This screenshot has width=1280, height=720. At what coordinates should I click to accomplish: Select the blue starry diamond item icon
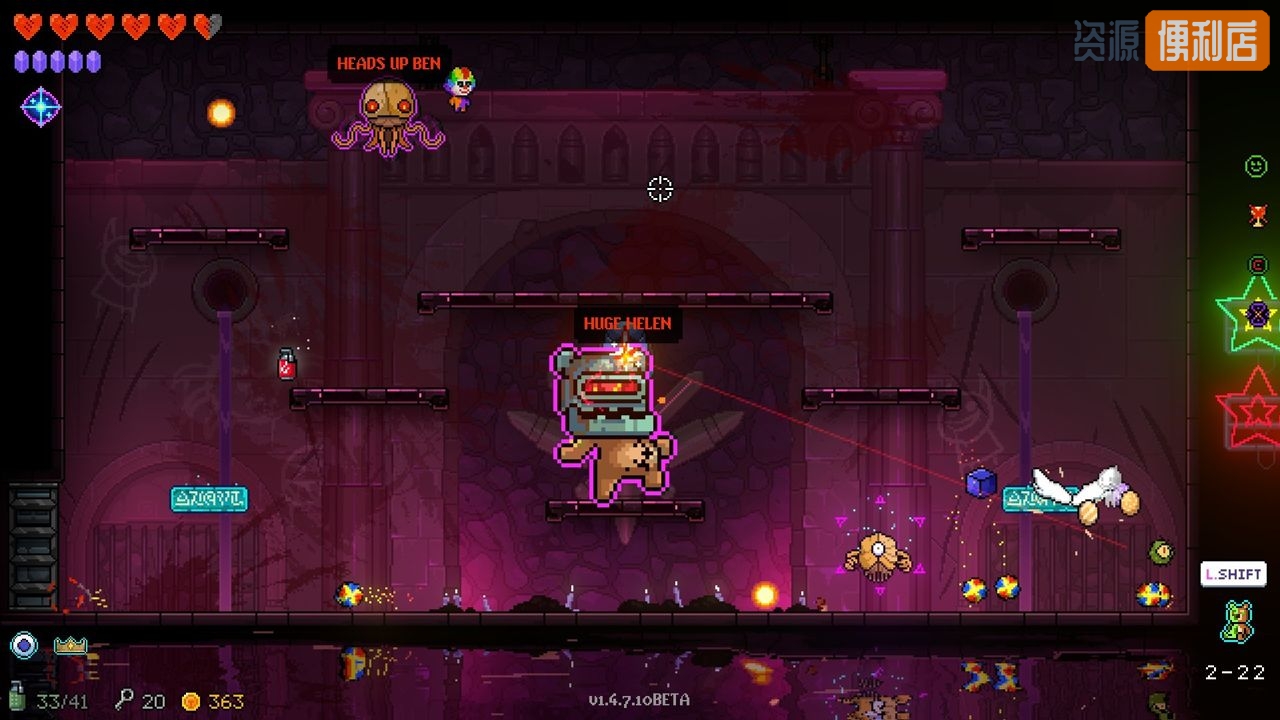41,107
